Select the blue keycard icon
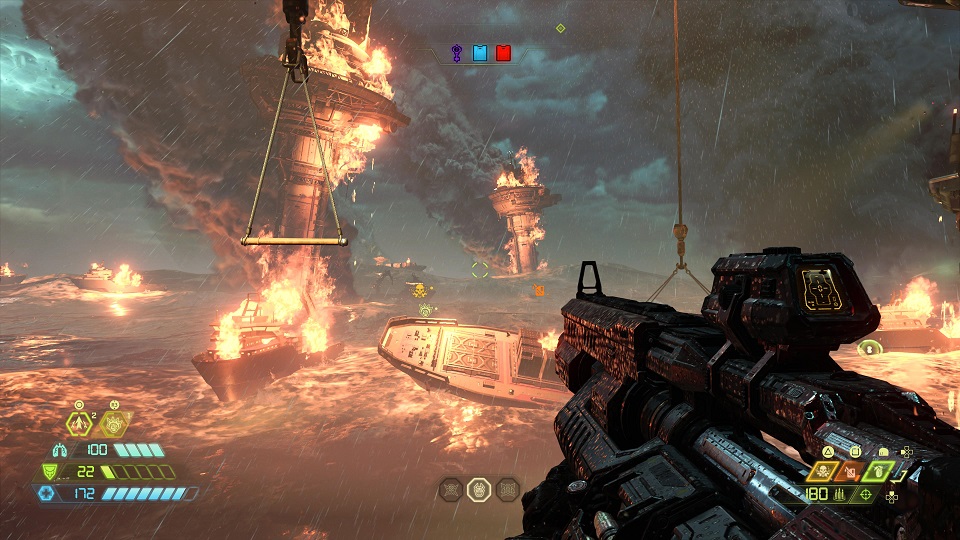The image size is (960, 540). [x=480, y=52]
